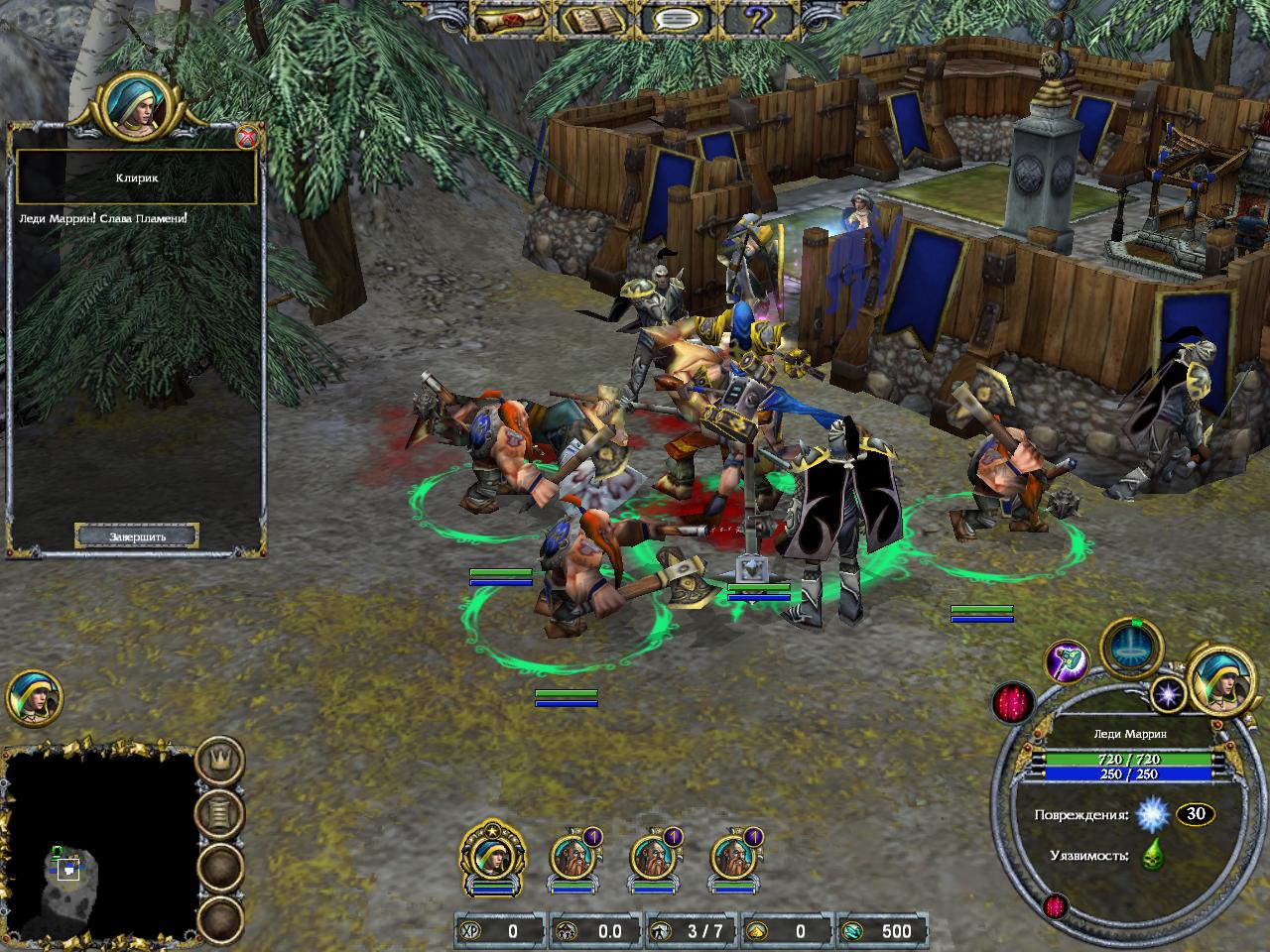Click the Завершить button
This screenshot has width=1270, height=952.
[137, 536]
